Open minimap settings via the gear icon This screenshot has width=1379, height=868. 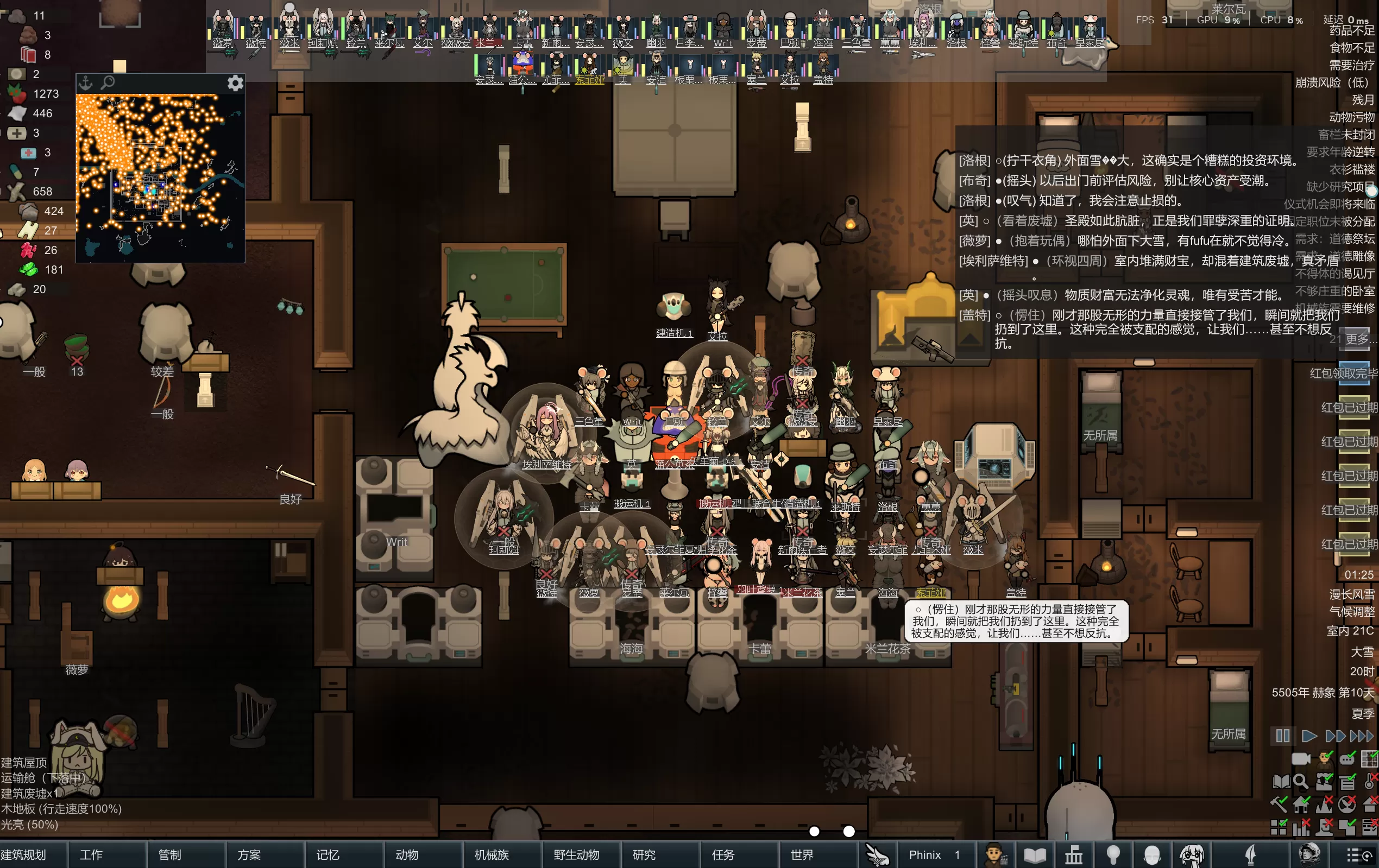click(235, 84)
